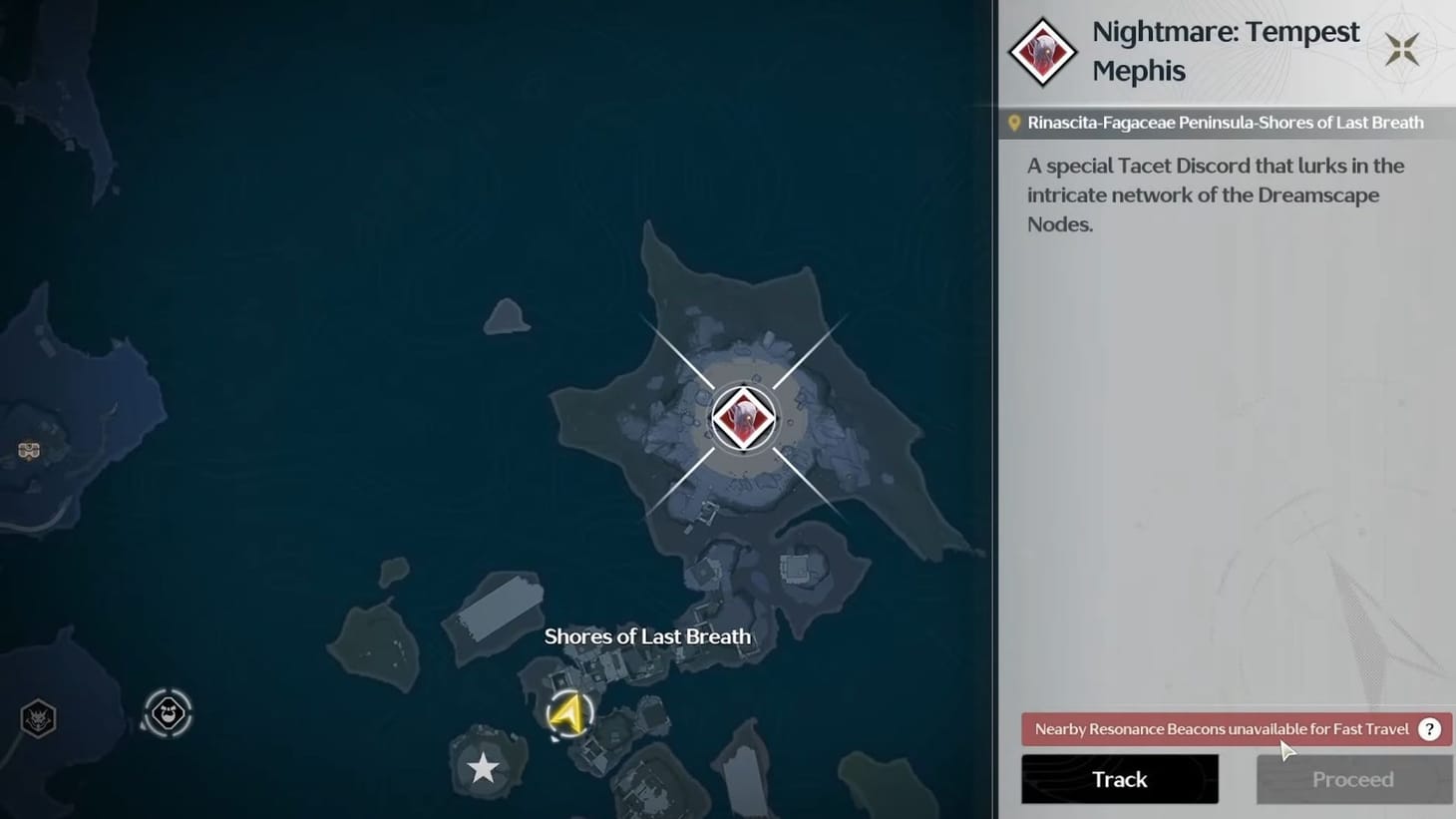Click the Tacet Discord description text

1216,195
